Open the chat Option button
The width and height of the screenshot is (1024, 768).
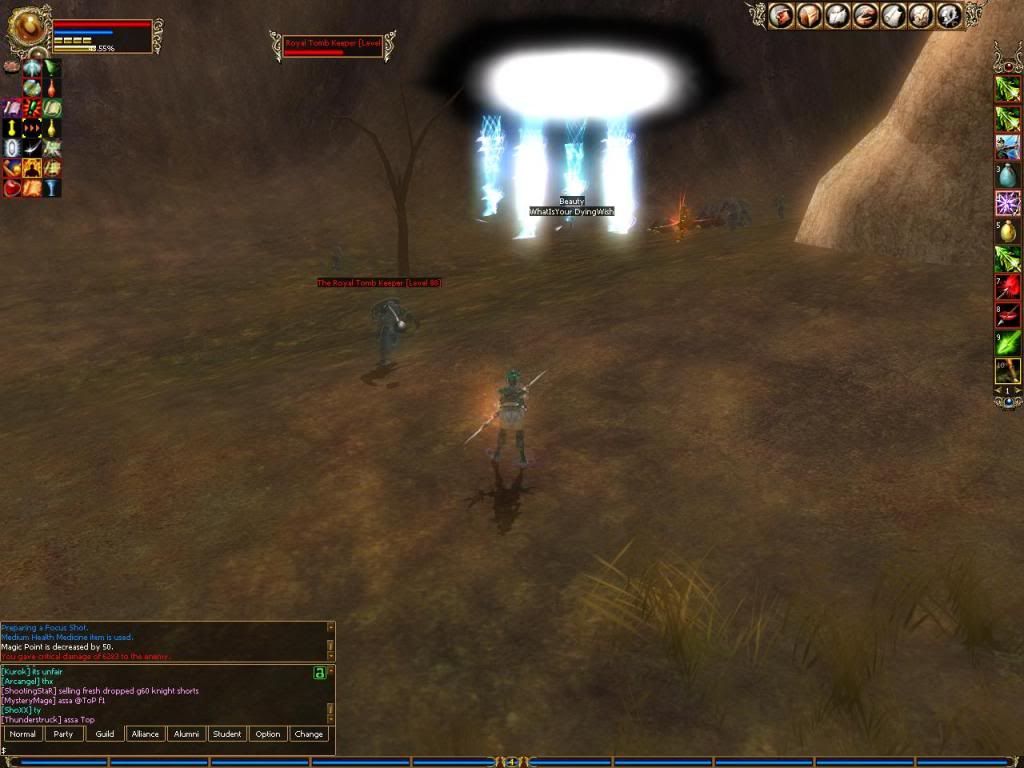pos(268,734)
